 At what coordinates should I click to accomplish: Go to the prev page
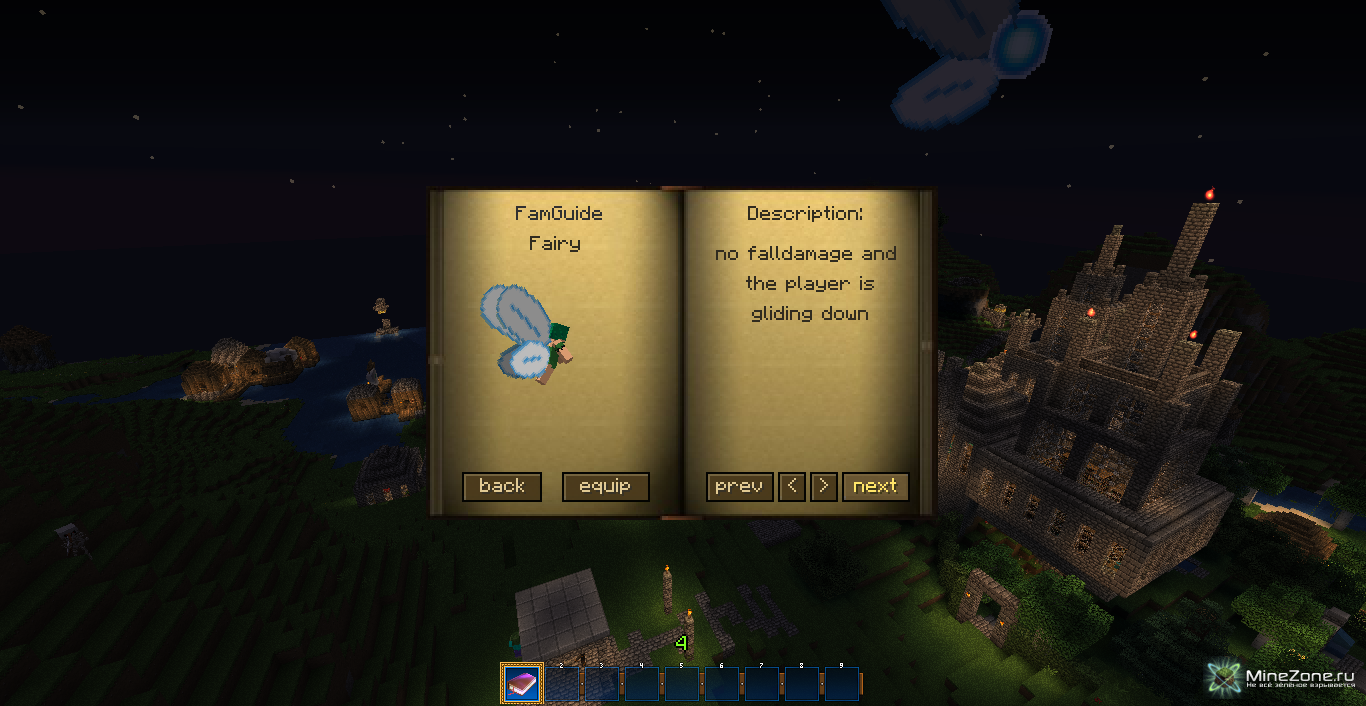[740, 487]
